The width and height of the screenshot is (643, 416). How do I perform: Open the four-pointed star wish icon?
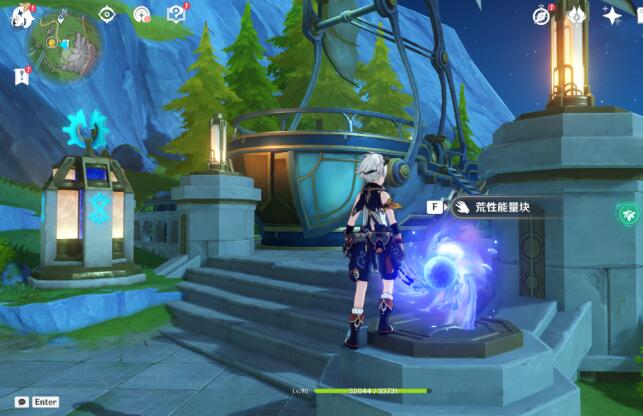(x=612, y=16)
